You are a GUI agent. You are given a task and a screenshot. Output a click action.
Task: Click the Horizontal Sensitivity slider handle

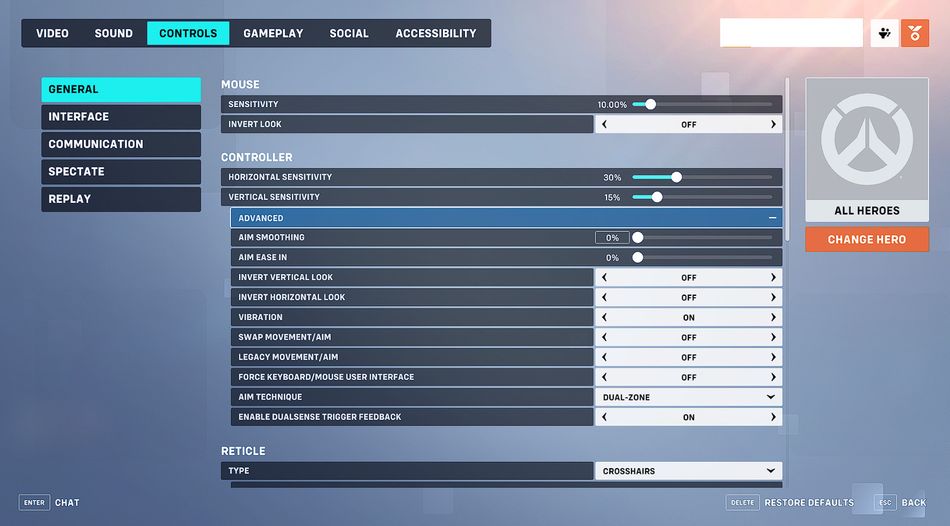[676, 177]
